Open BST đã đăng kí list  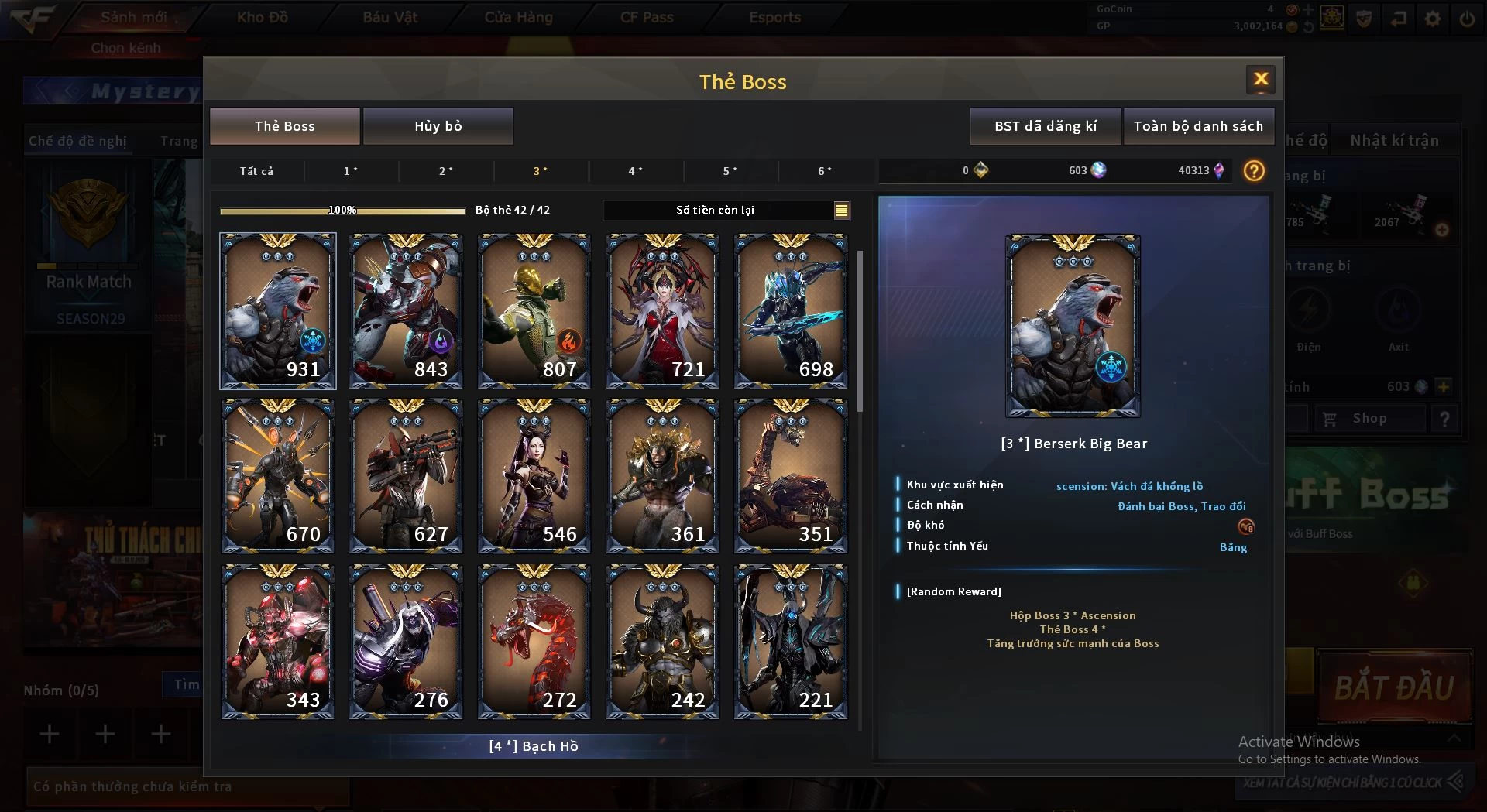coord(1045,126)
